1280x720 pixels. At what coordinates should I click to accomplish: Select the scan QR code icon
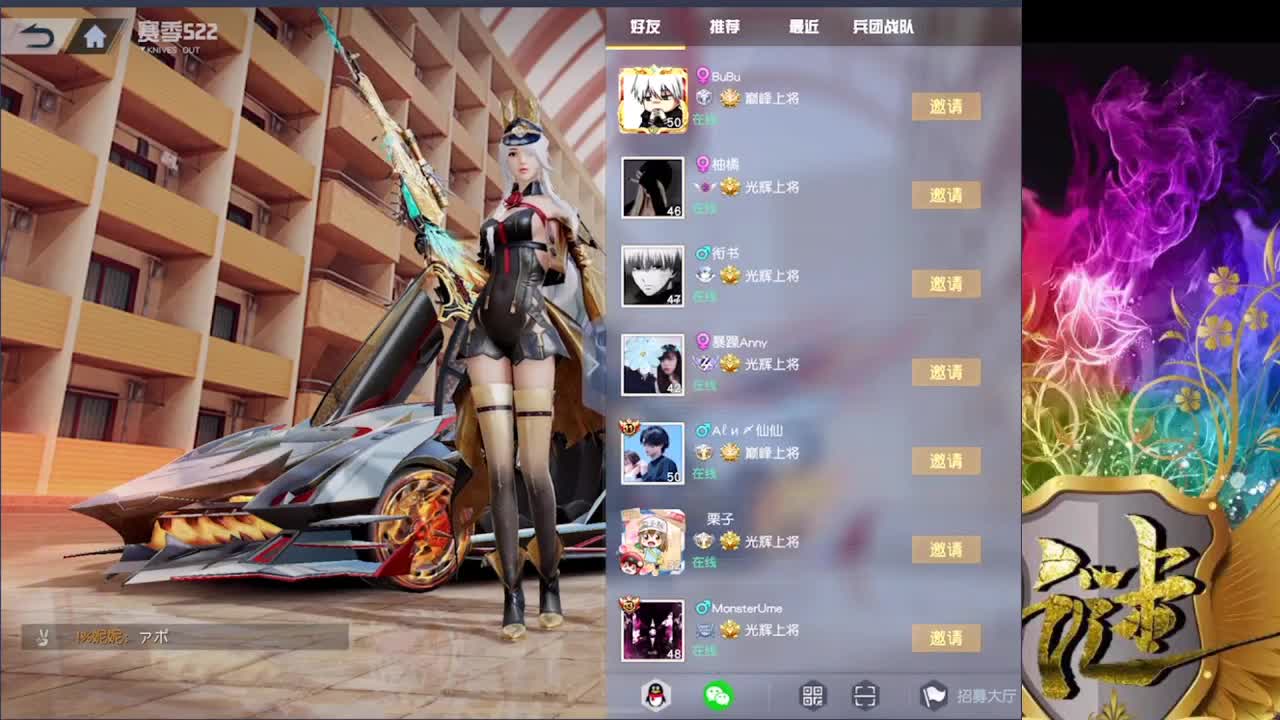pyautogui.click(x=866, y=697)
